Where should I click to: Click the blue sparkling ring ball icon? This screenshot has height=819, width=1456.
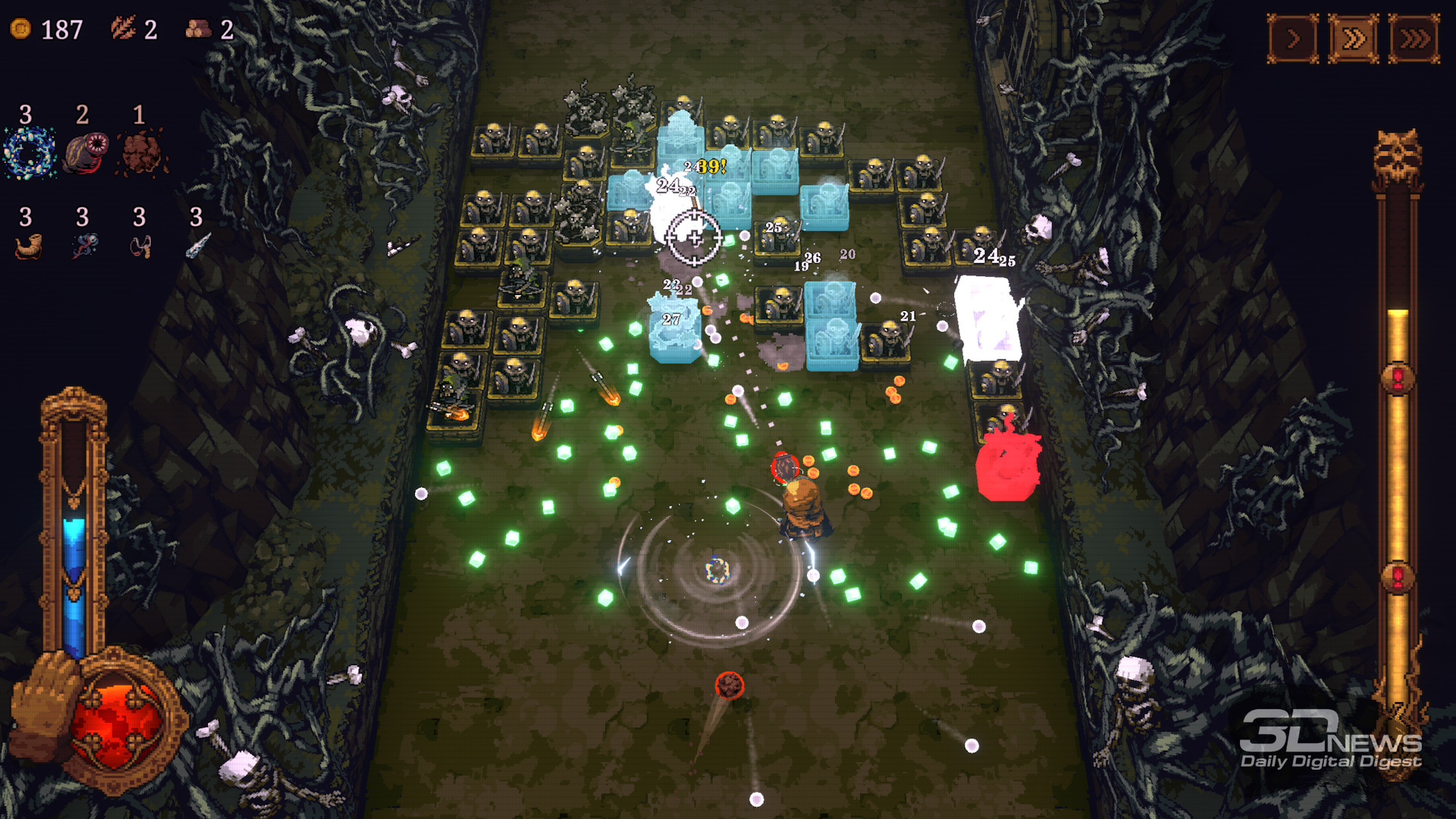coord(30,152)
